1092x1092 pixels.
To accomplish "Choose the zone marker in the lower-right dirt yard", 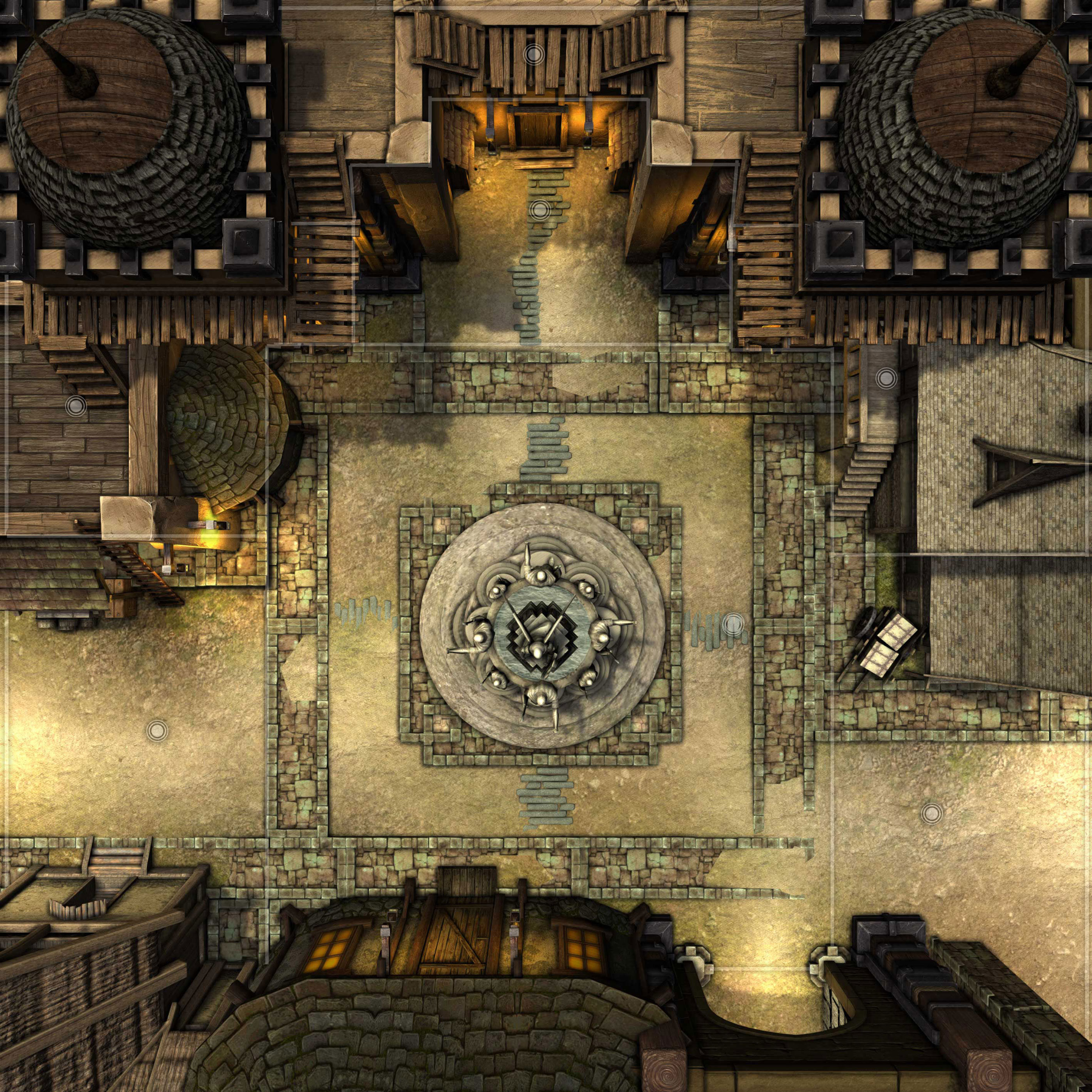I will point(931,814).
